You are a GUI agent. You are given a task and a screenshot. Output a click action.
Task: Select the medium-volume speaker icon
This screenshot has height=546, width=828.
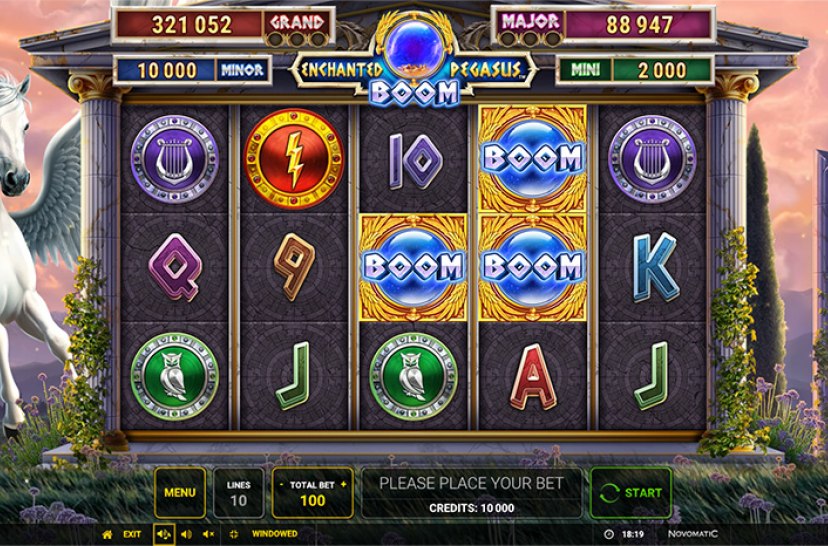(186, 534)
